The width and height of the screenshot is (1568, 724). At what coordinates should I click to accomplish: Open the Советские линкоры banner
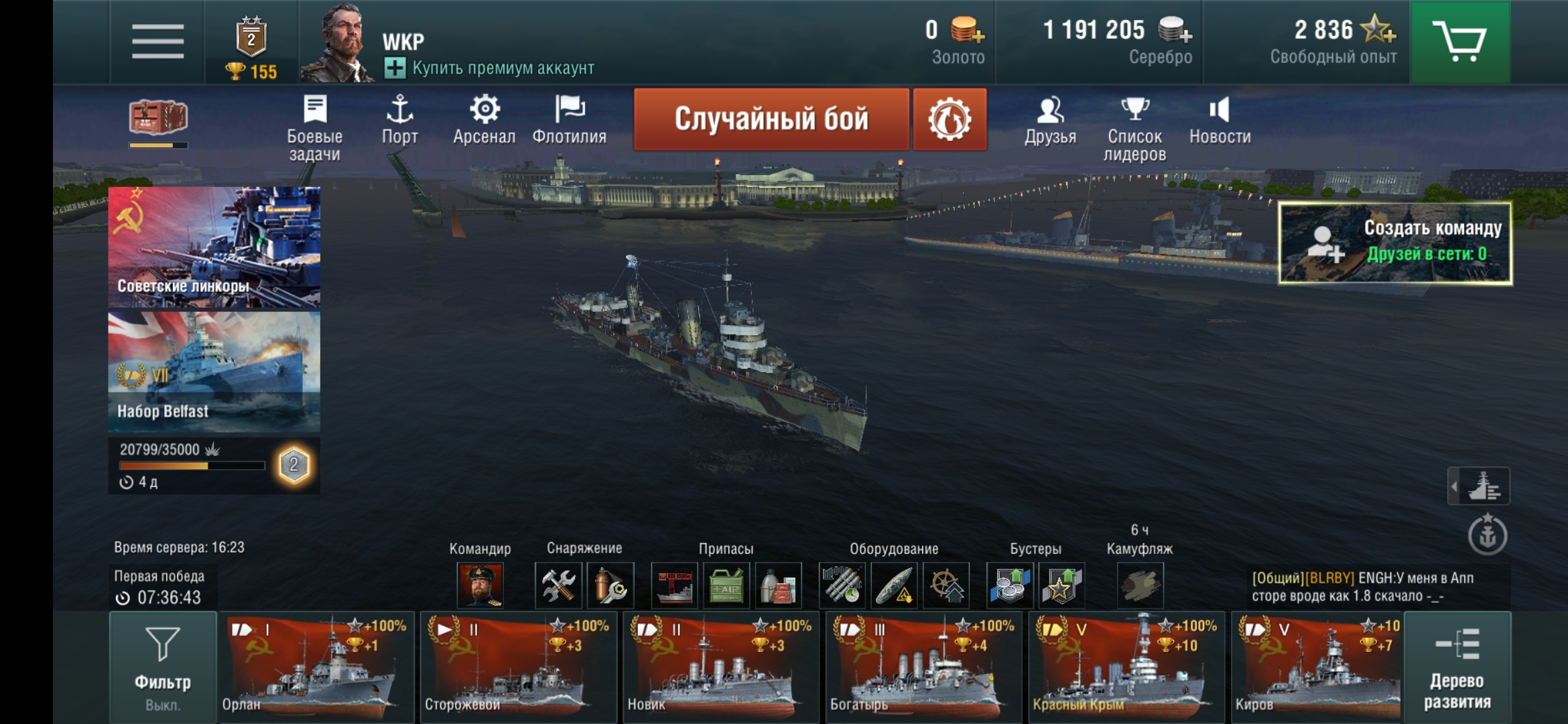[x=214, y=247]
